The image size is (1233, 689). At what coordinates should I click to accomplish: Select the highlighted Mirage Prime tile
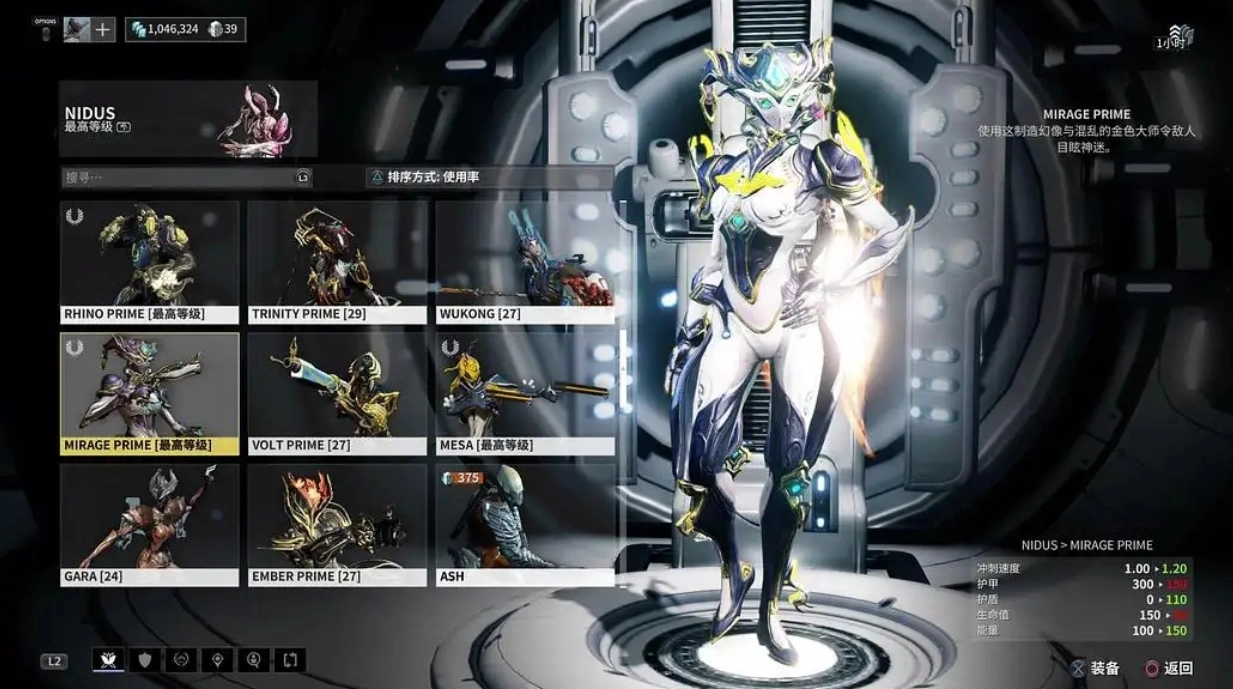coord(149,393)
